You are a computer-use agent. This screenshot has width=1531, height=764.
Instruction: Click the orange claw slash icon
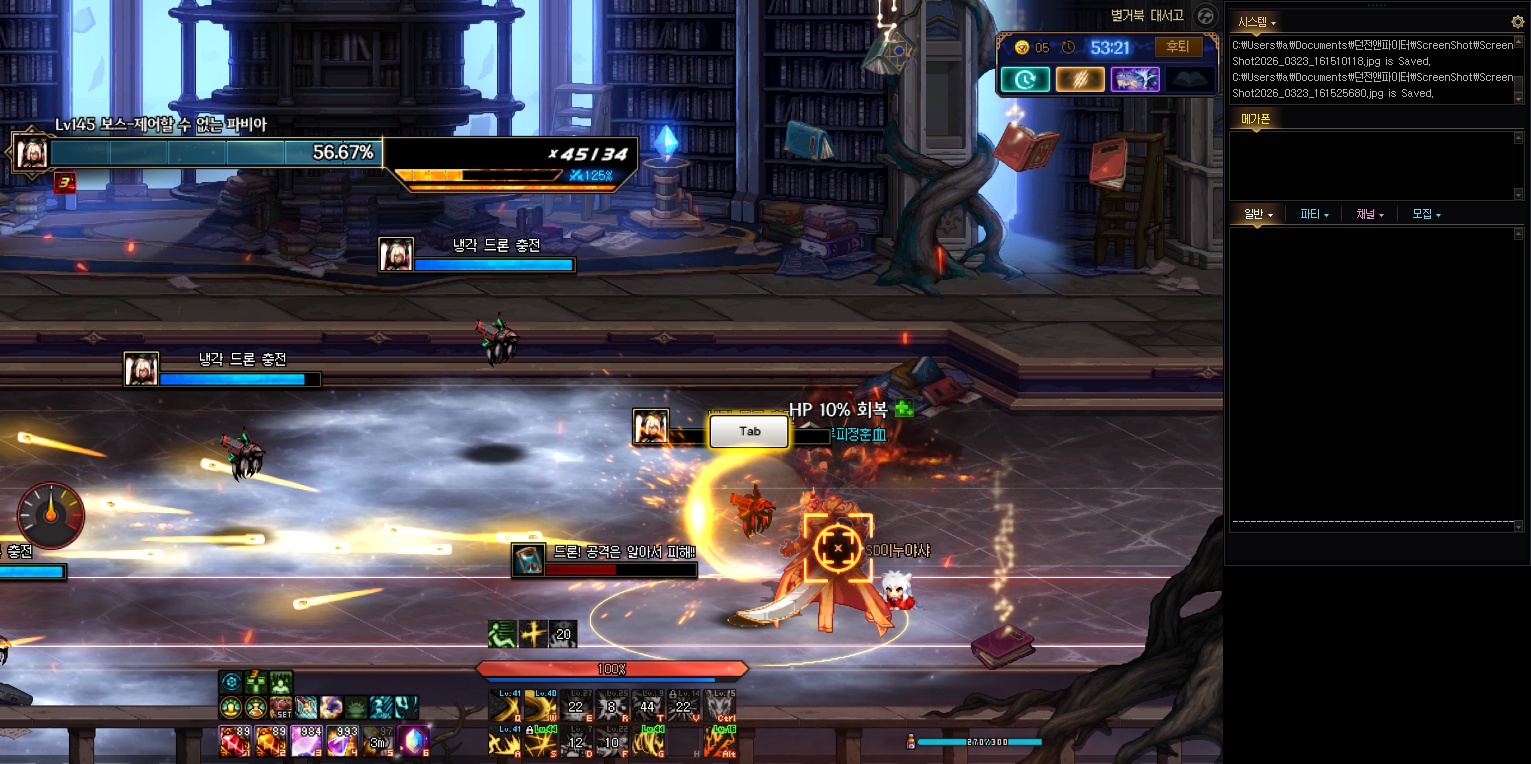click(1080, 80)
